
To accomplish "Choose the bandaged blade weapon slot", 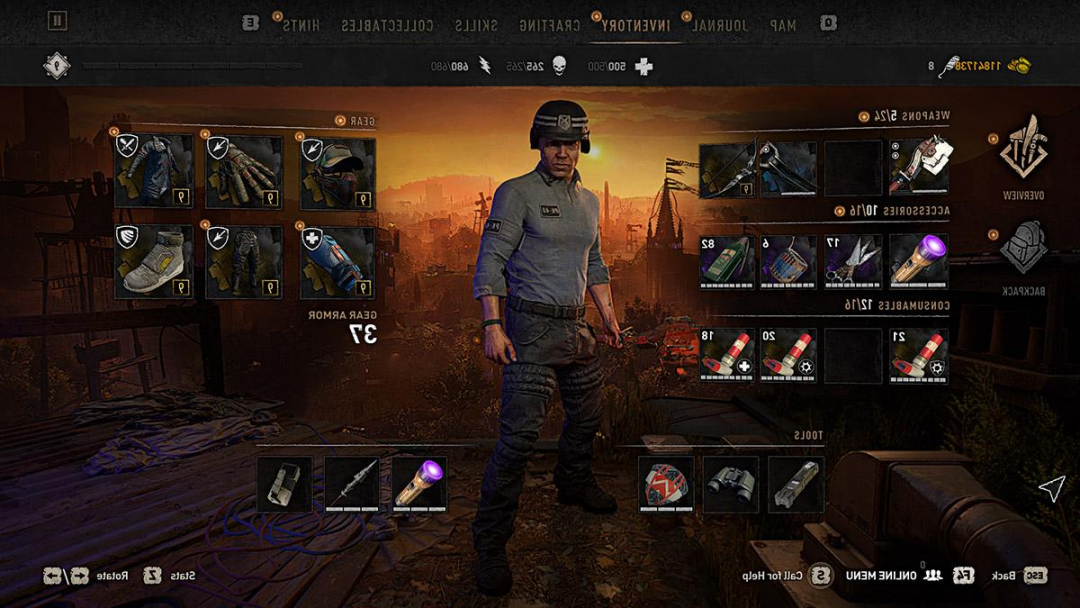I will point(919,167).
